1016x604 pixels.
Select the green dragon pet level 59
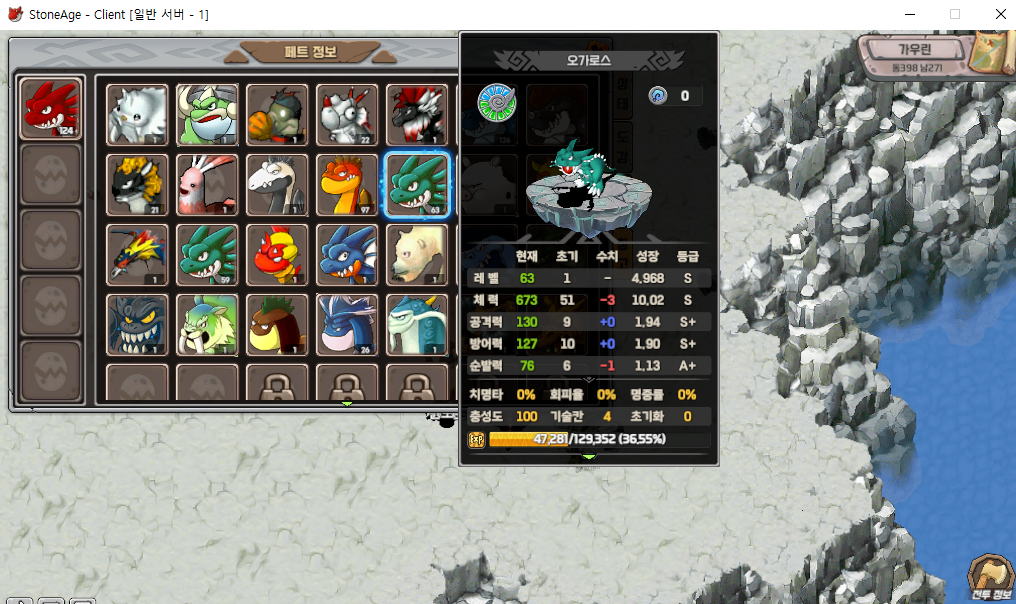[x=208, y=255]
